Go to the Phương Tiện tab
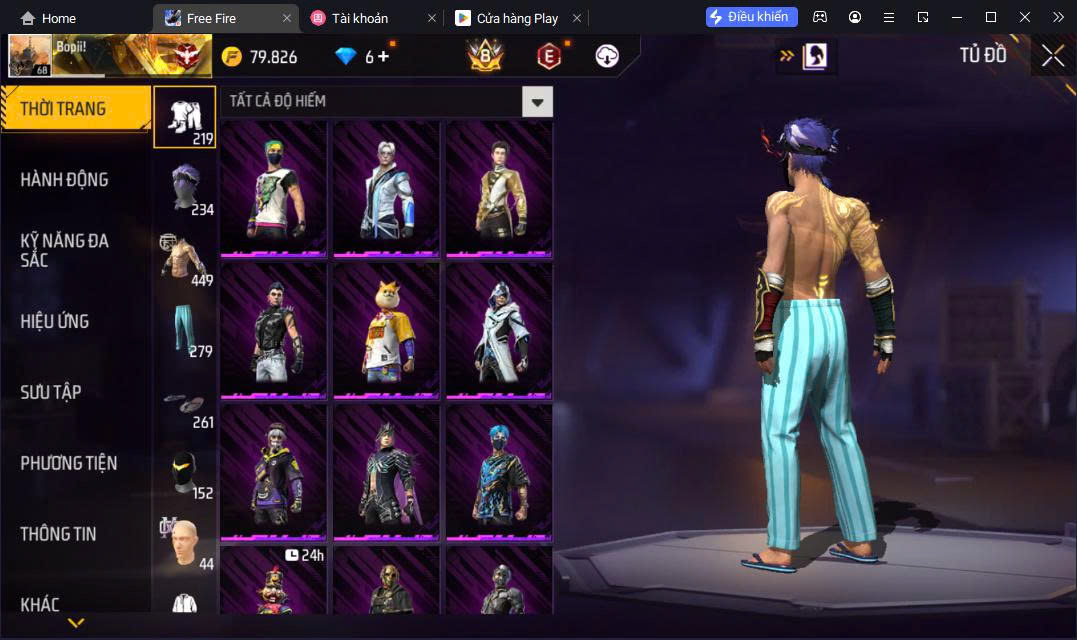Image resolution: width=1077 pixels, height=640 pixels. 68,463
